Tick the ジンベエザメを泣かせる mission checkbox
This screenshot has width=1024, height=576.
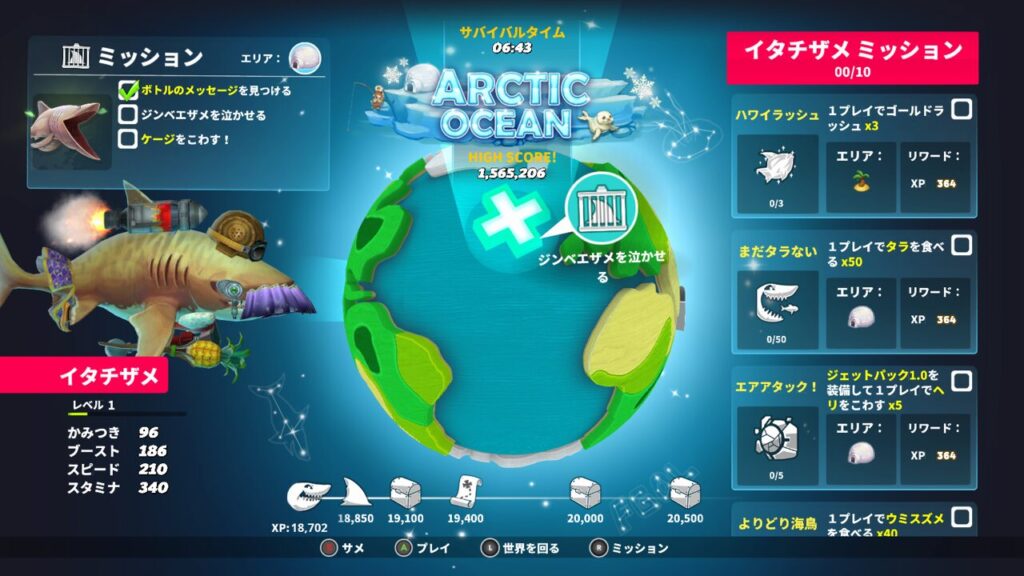(128, 115)
